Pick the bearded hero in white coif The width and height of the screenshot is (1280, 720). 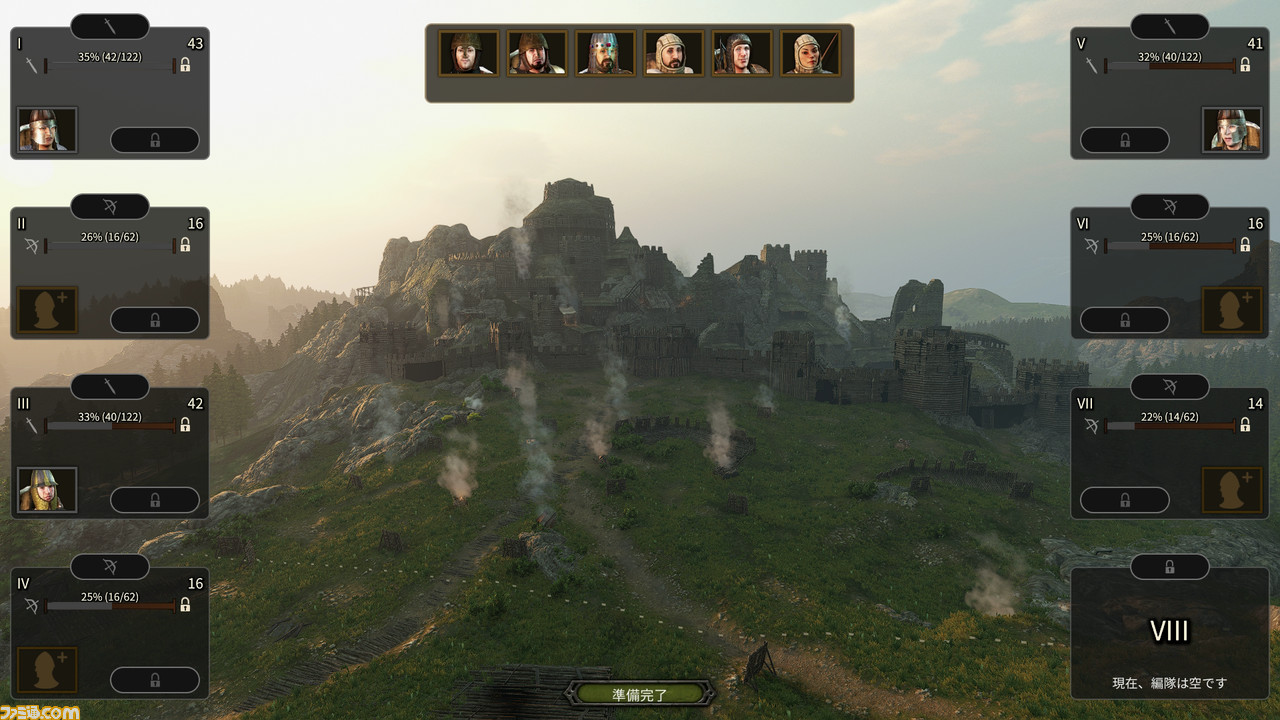[x=673, y=53]
